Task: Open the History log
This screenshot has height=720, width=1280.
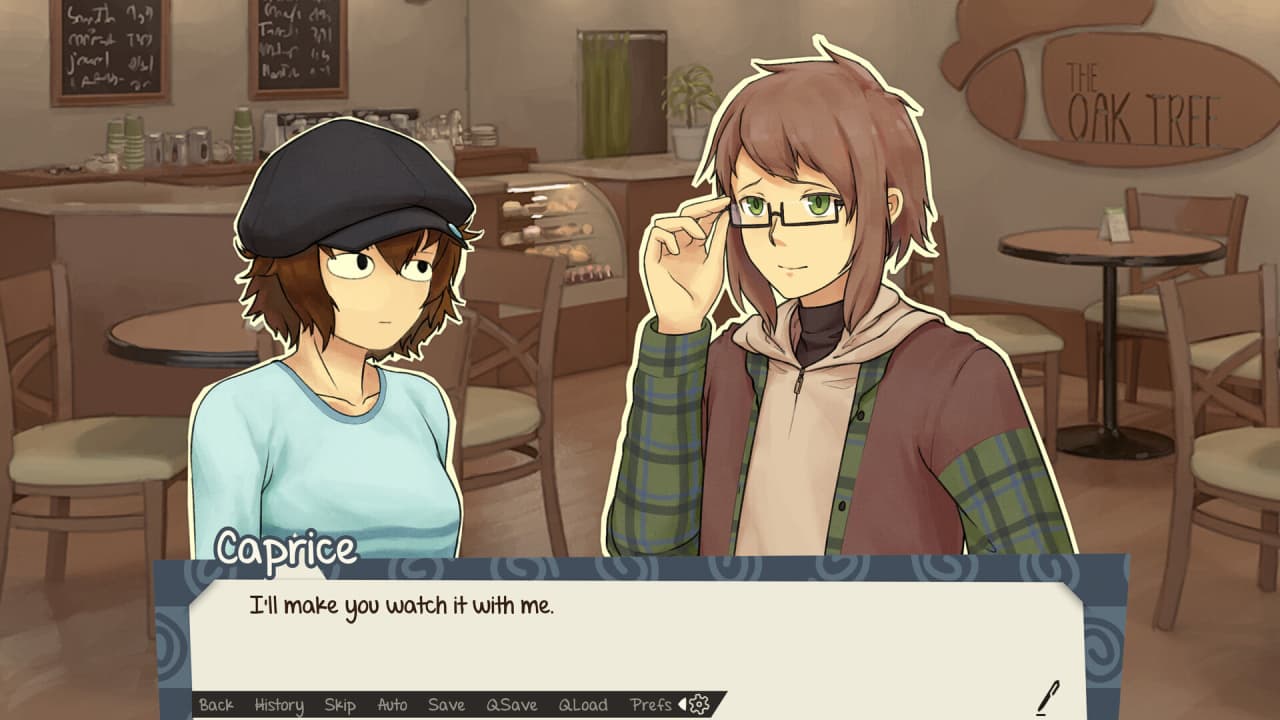Action: coord(279,705)
